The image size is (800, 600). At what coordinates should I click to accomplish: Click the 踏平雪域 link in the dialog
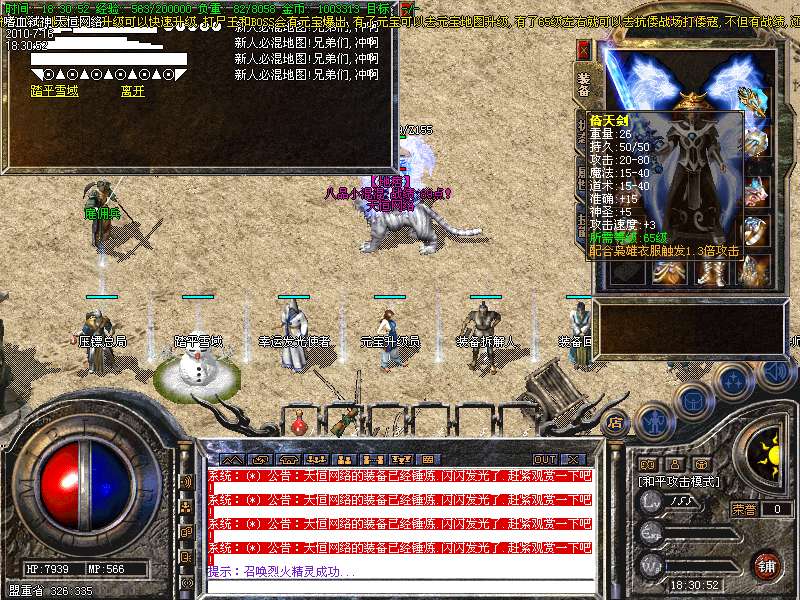coord(56,91)
